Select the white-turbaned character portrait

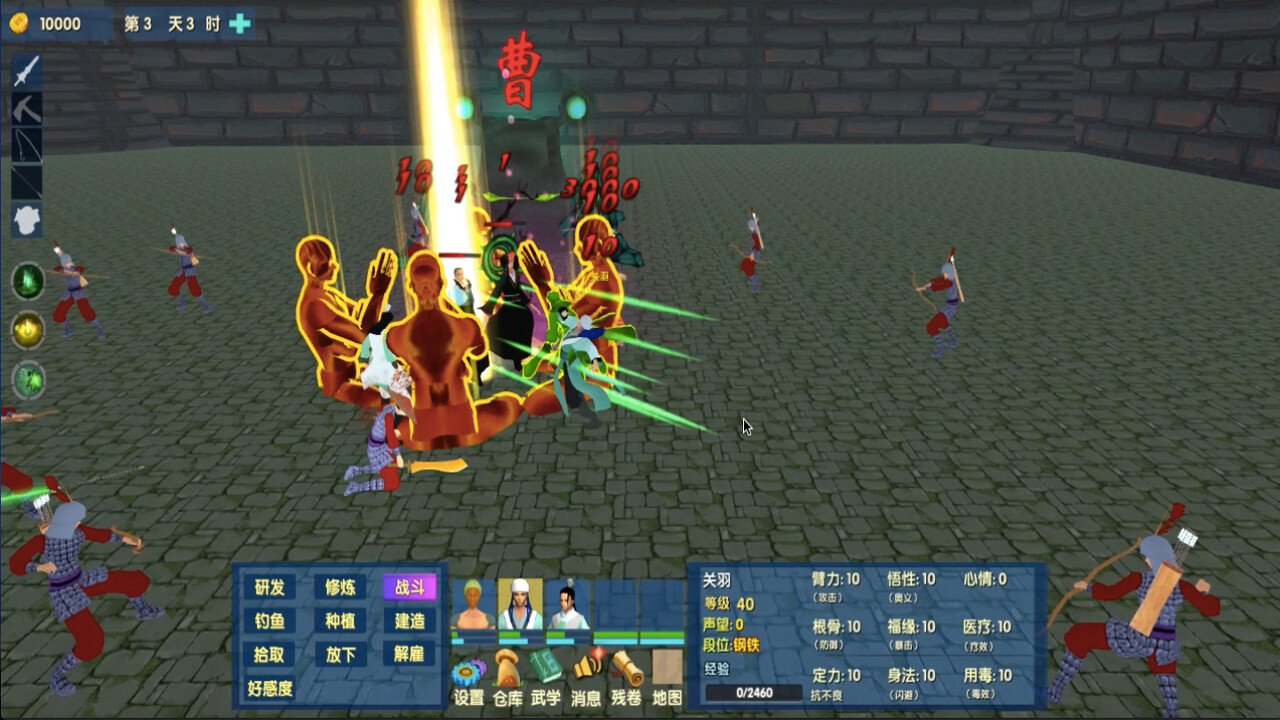(520, 604)
